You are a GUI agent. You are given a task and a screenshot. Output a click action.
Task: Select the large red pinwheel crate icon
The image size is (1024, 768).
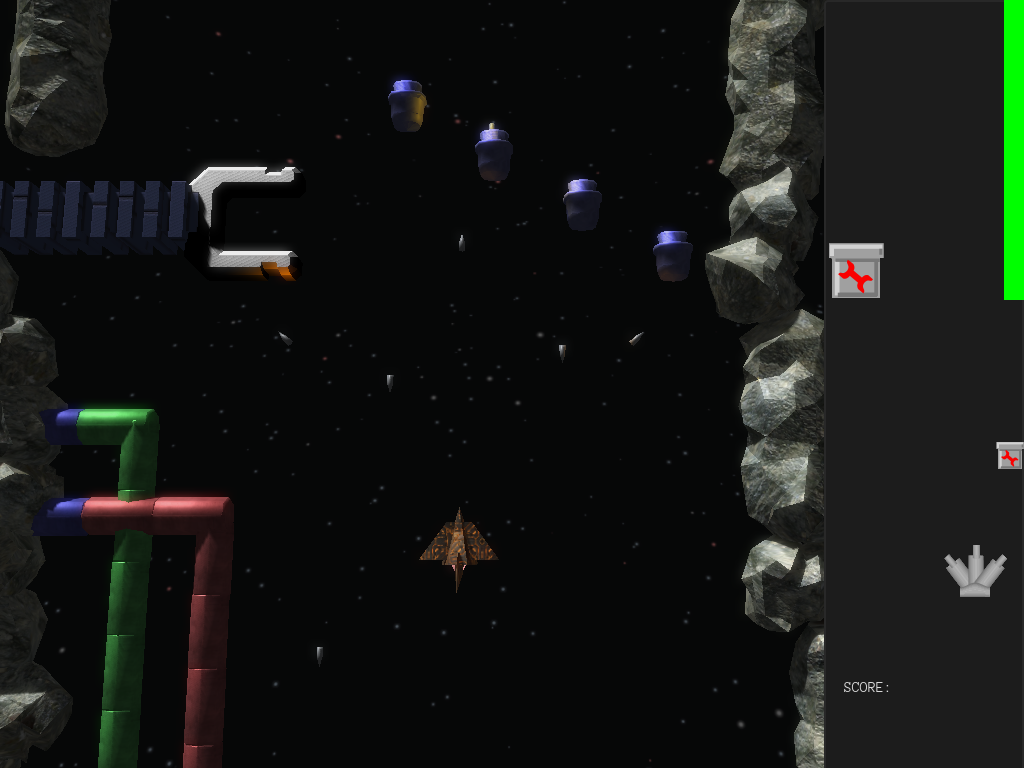tap(856, 272)
